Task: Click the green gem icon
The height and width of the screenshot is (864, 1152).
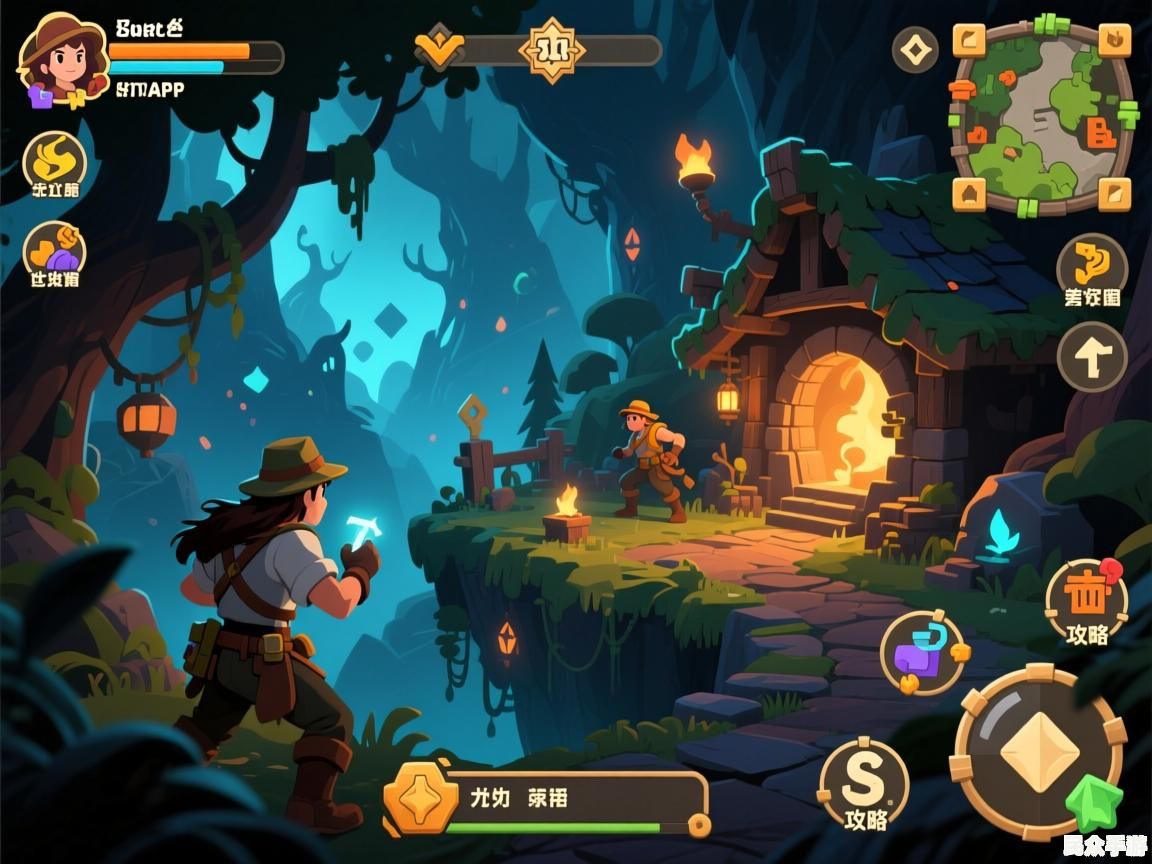Action: [x=1093, y=802]
